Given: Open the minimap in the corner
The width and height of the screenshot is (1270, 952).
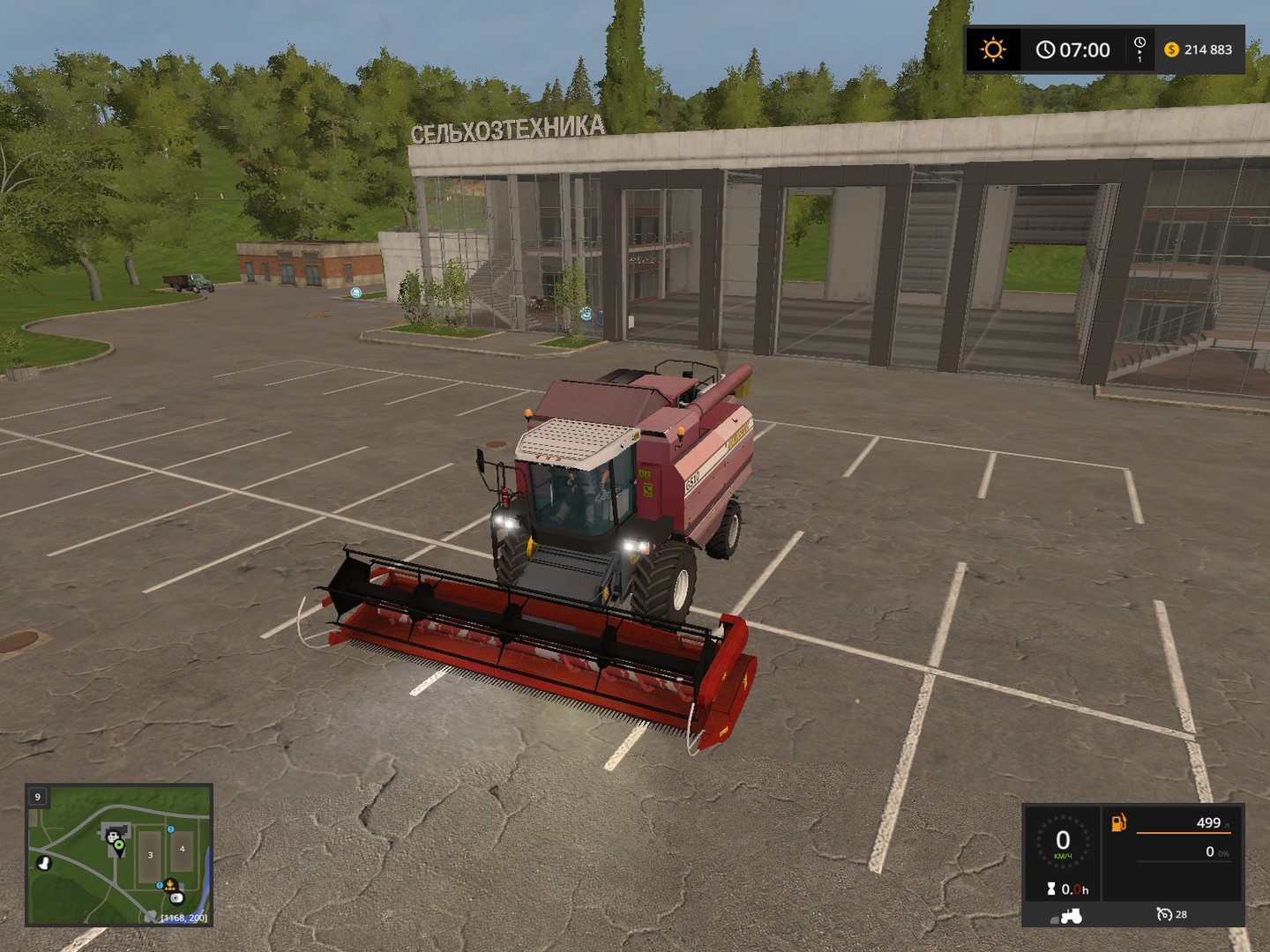Looking at the screenshot, I should coord(119,855).
